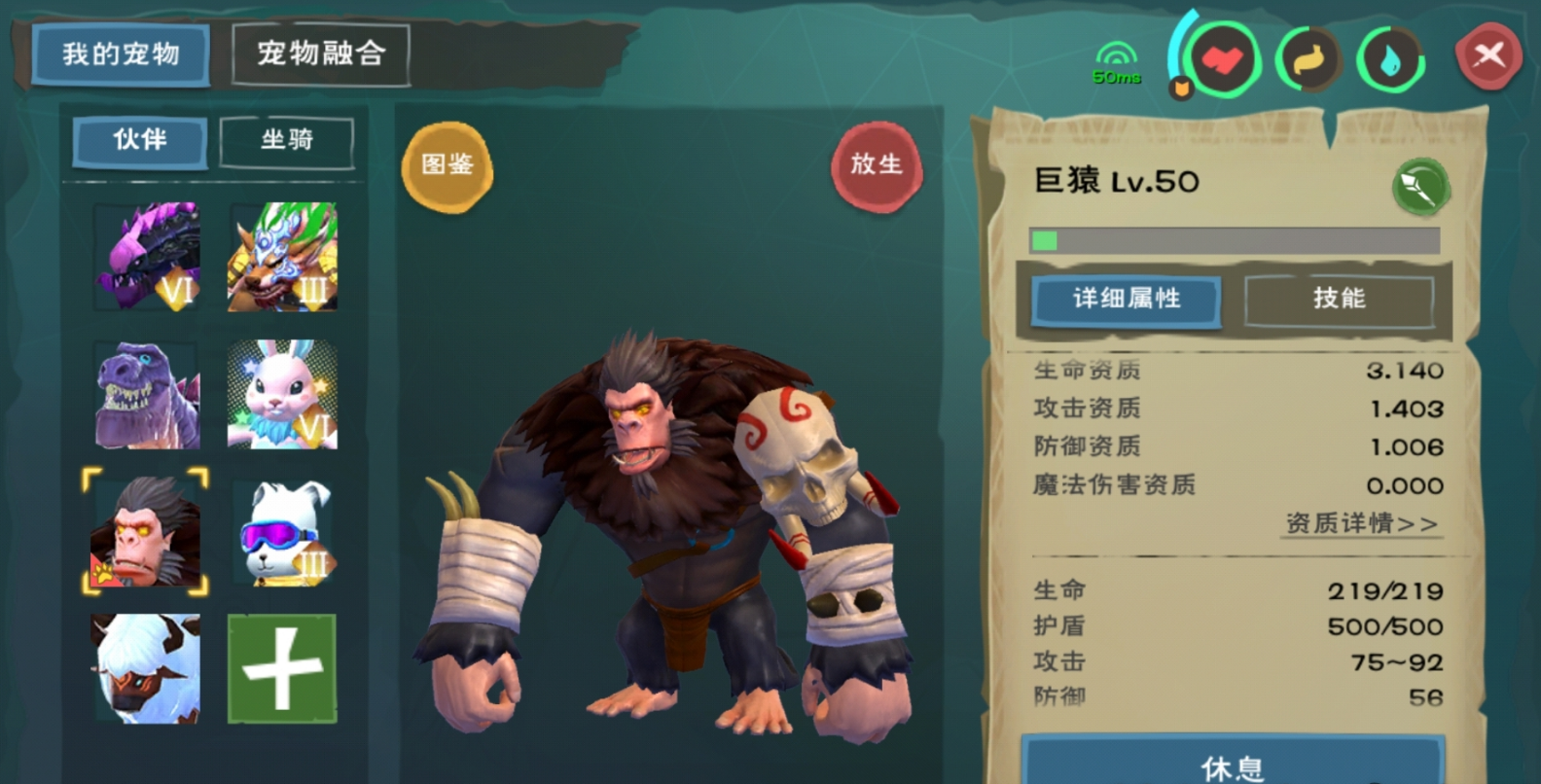This screenshot has width=1541, height=784.
Task: Open the 图鉴 pet encyclopedia
Action: coord(447,165)
